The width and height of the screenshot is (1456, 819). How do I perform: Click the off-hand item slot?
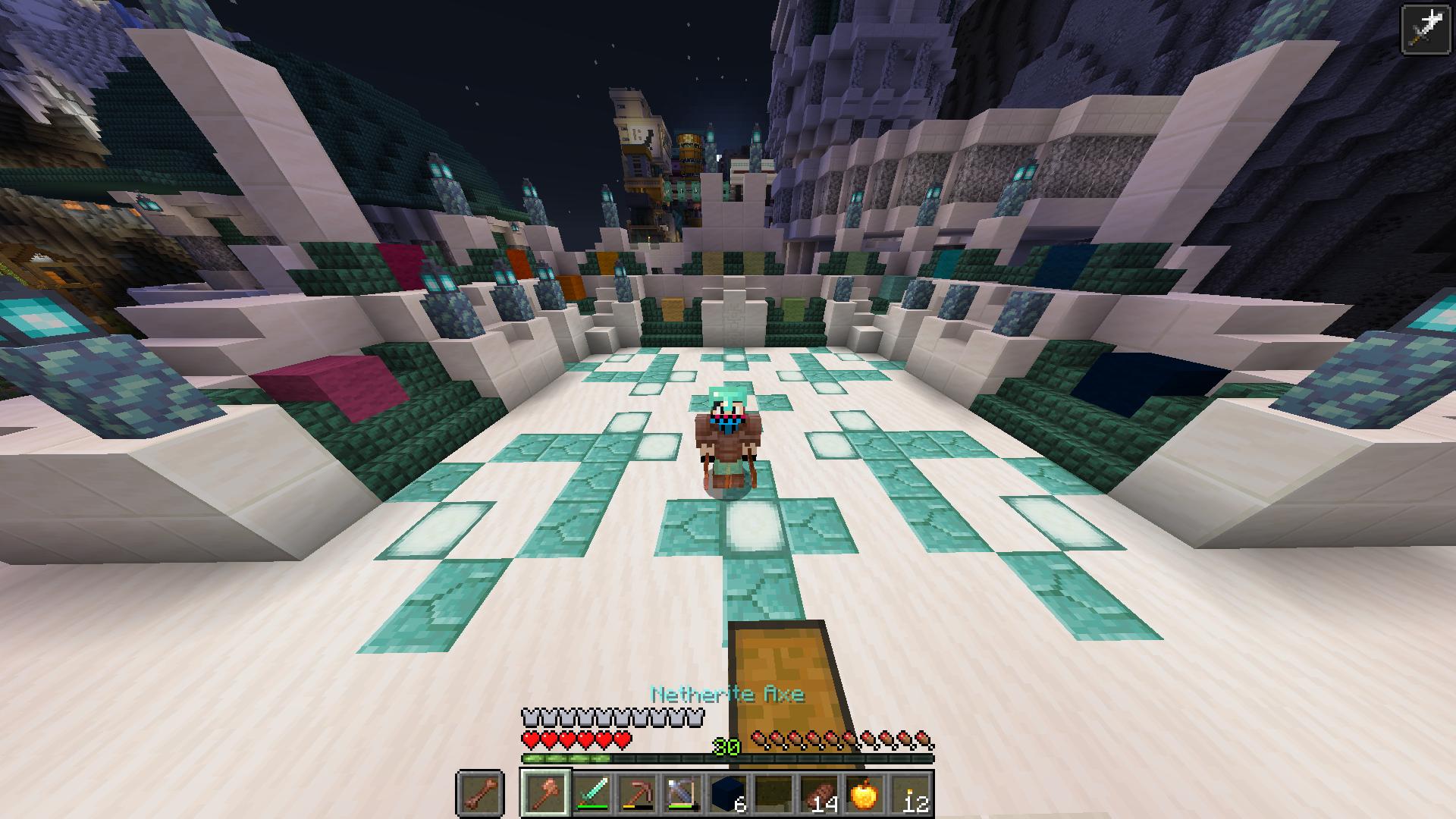tap(479, 794)
